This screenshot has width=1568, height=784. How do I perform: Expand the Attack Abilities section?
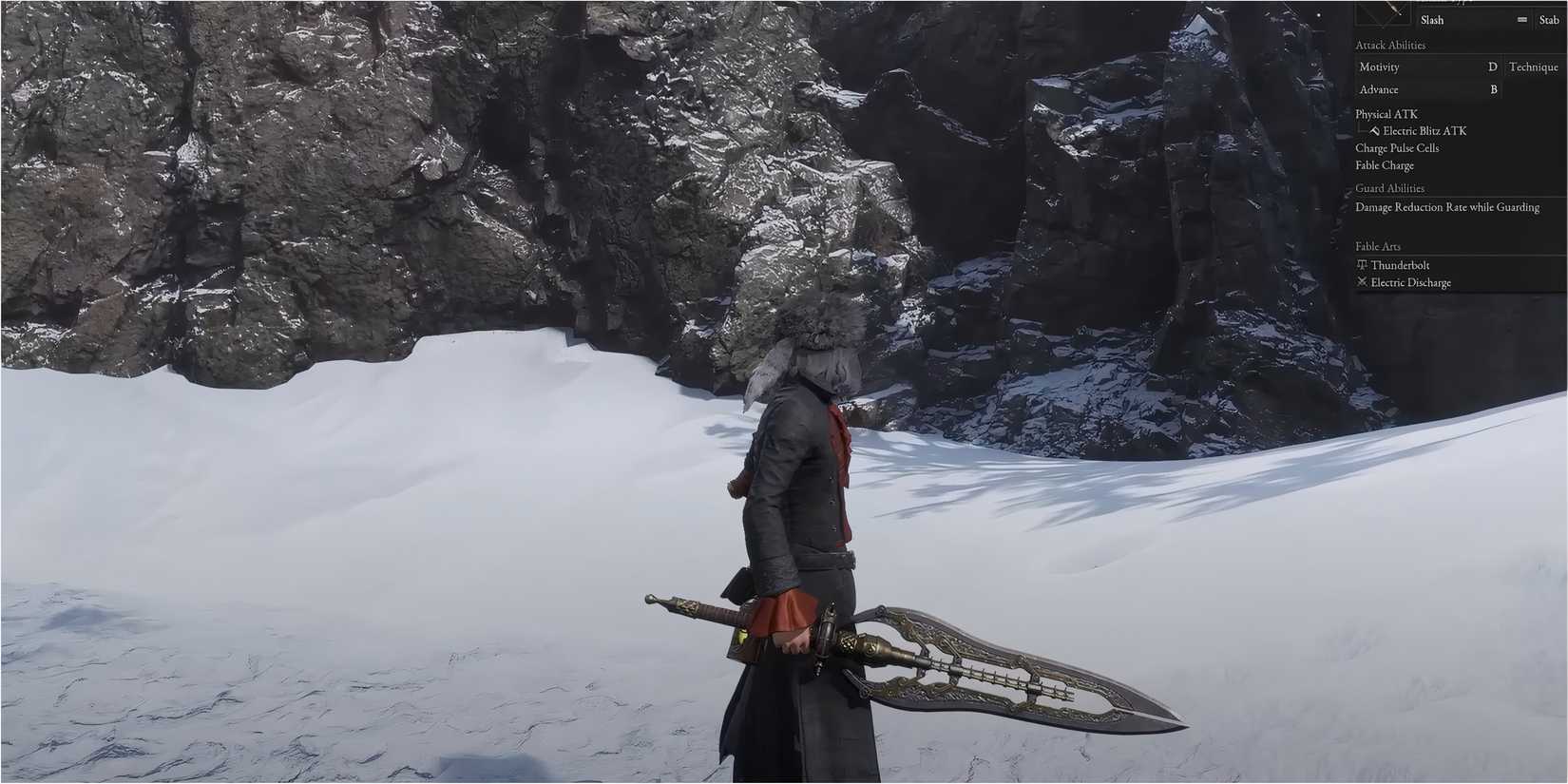click(1389, 45)
